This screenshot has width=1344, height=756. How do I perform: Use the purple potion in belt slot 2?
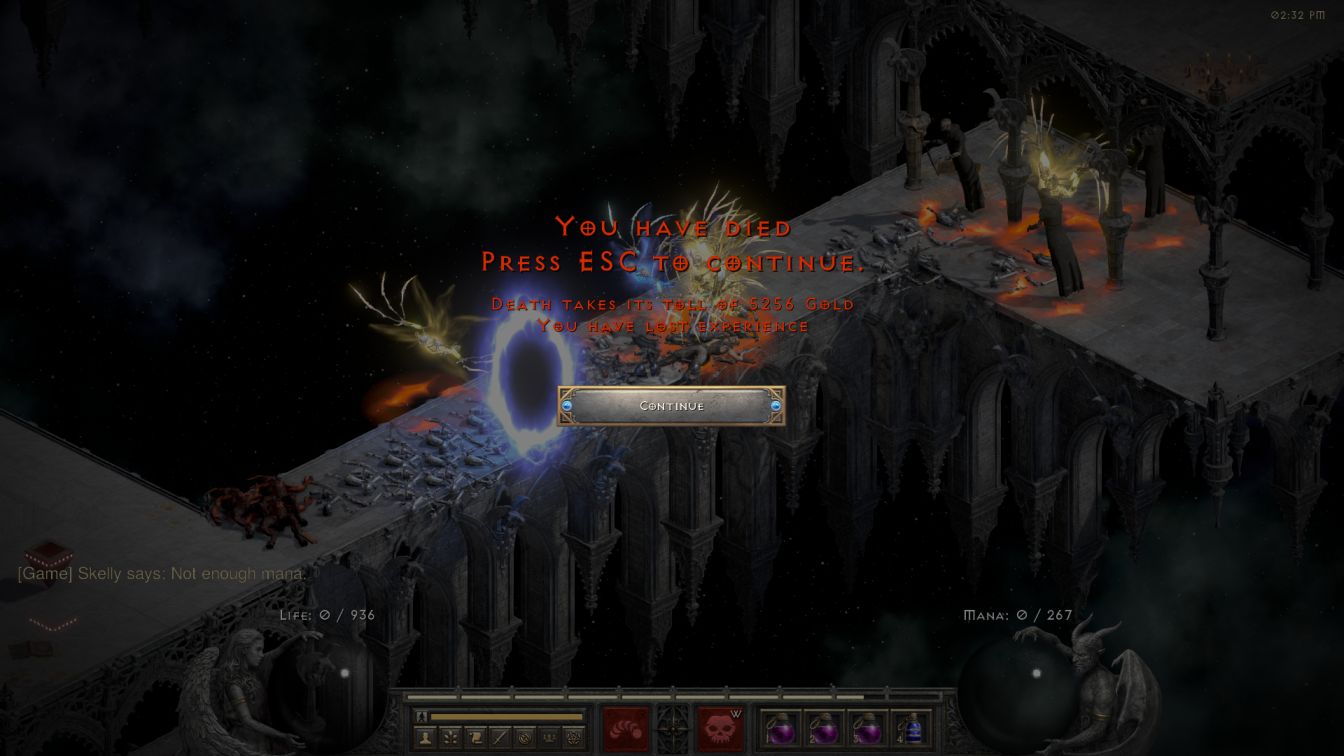tap(823, 729)
